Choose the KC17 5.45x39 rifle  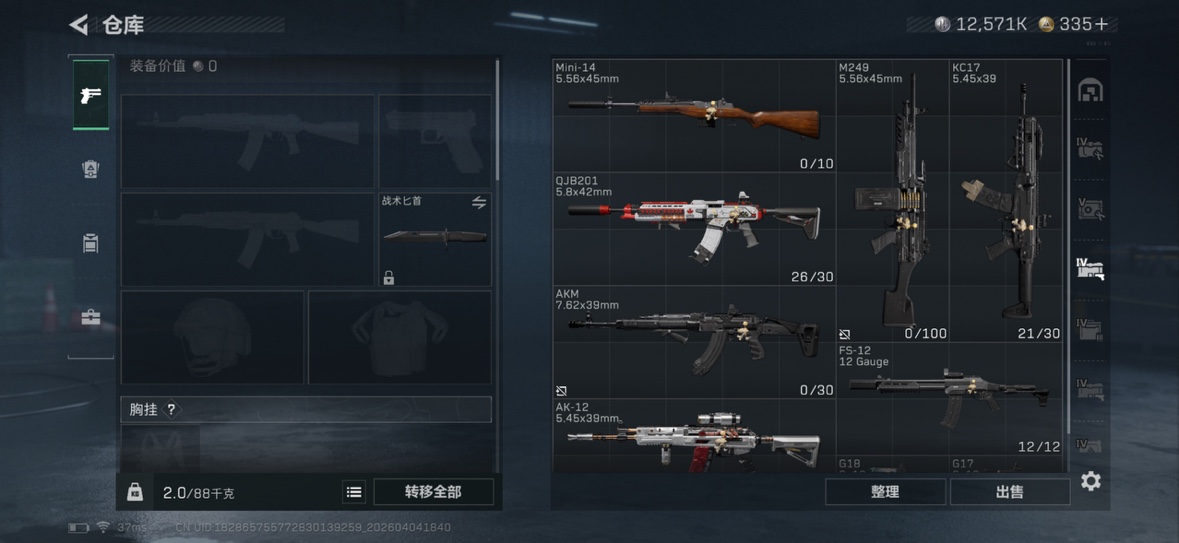point(1005,200)
